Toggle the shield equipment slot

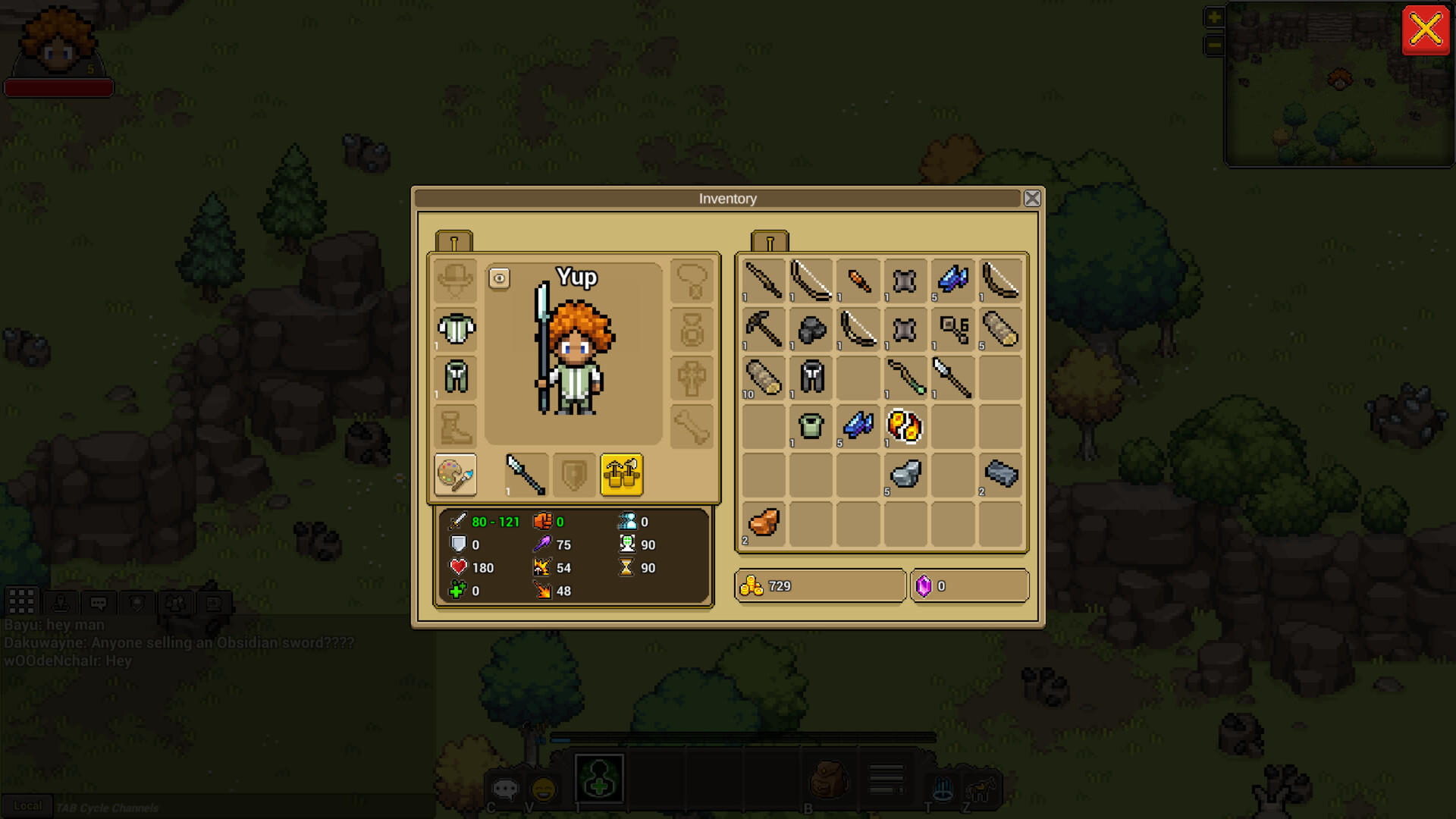pyautogui.click(x=574, y=475)
